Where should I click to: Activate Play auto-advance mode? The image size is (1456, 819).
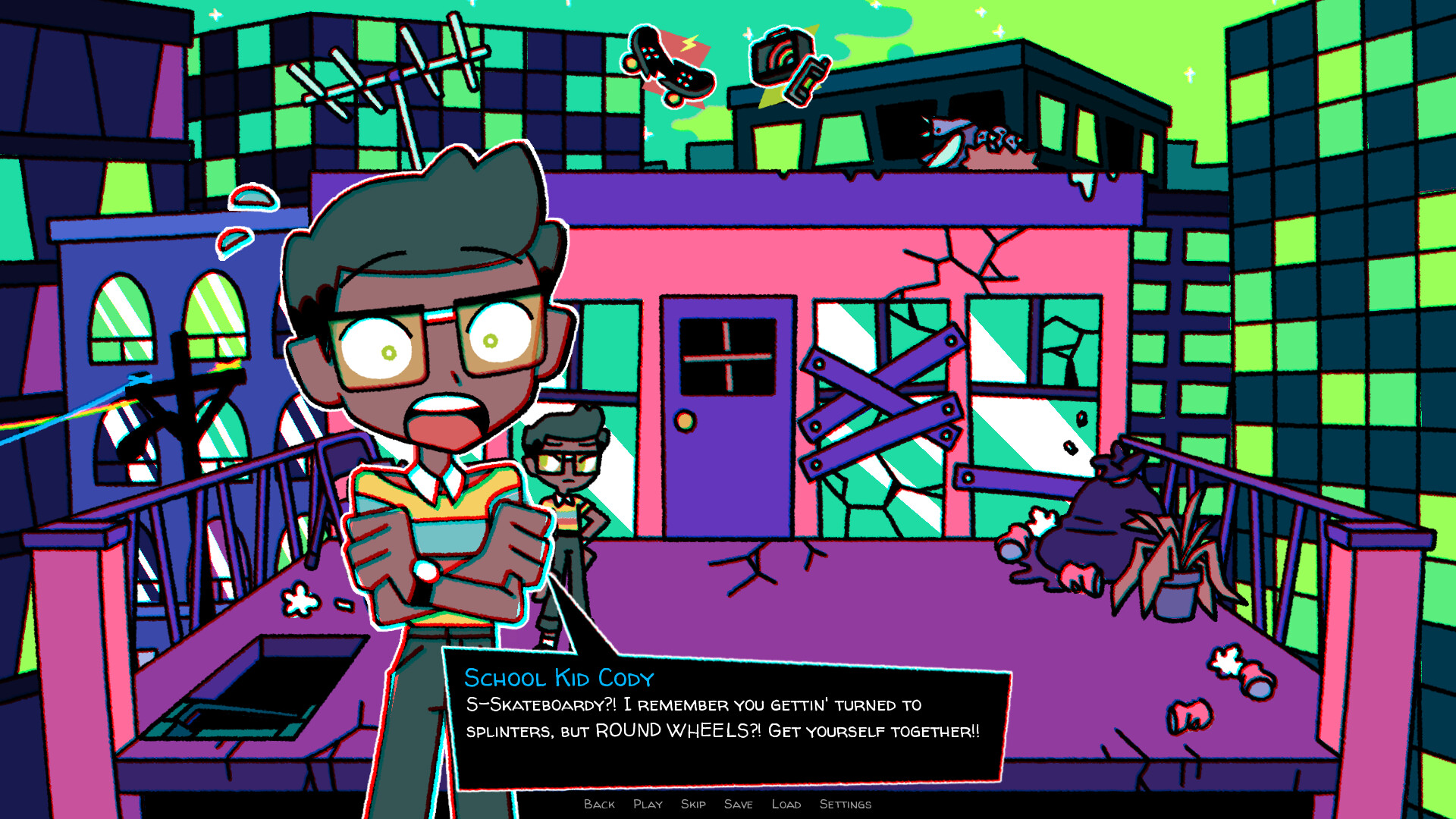click(x=648, y=805)
